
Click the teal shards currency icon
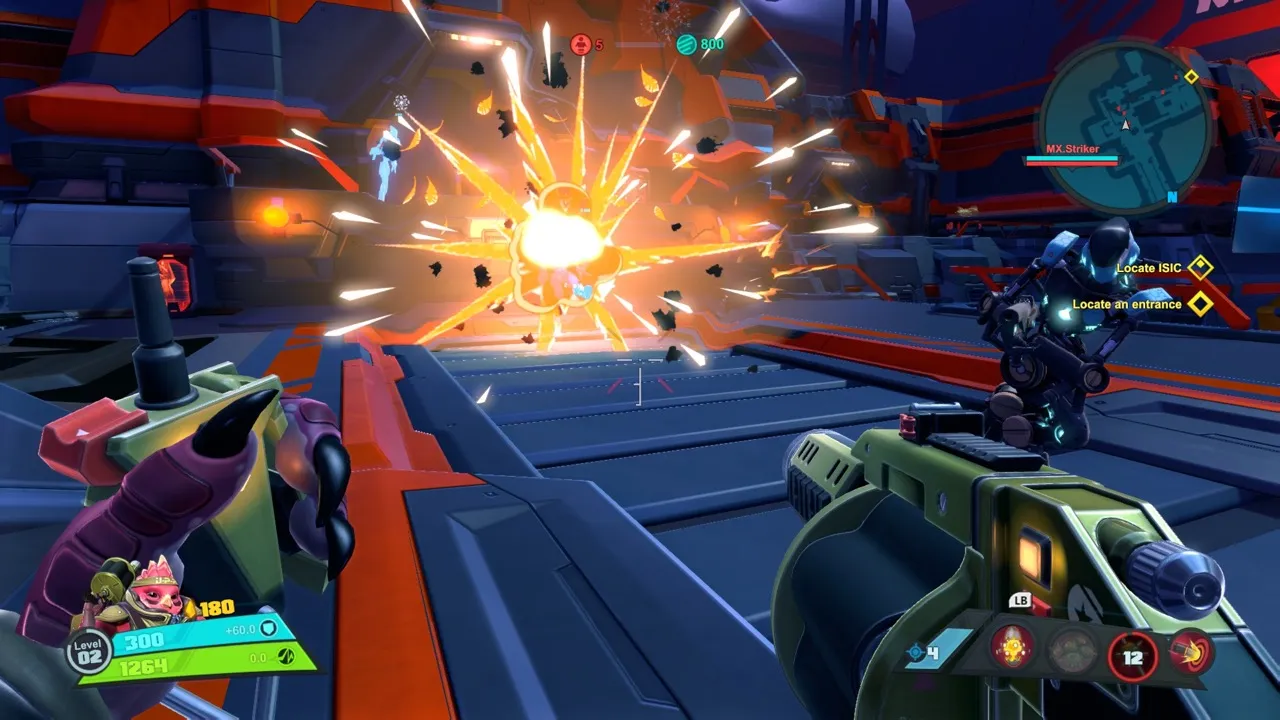click(686, 44)
